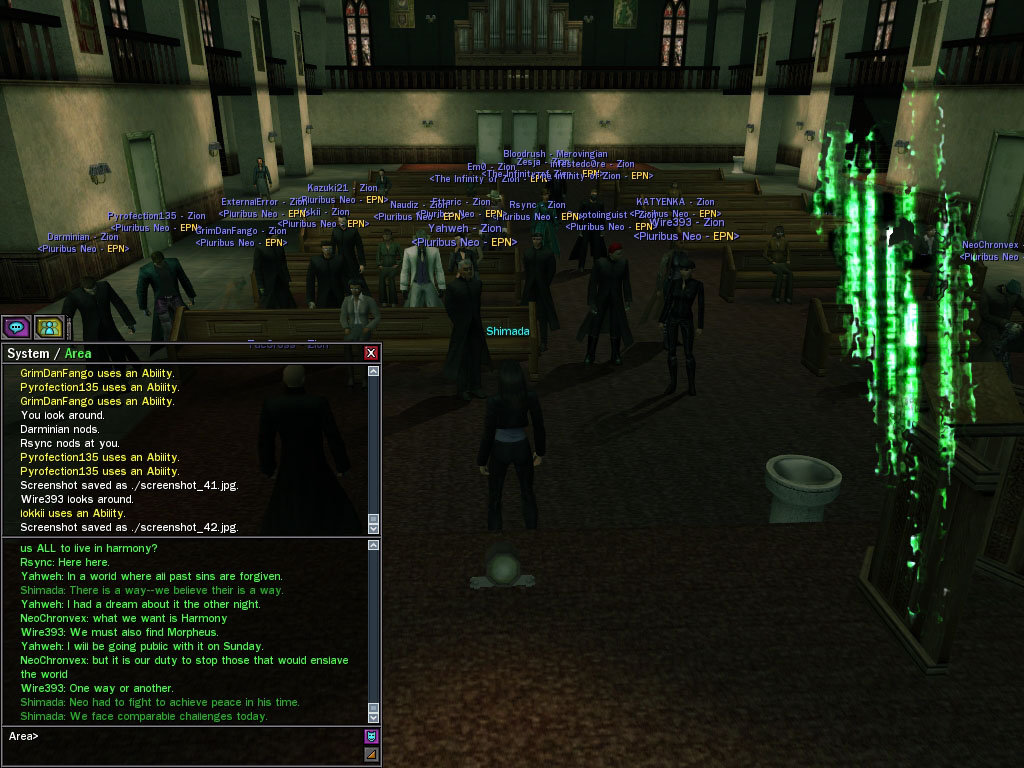1024x768 pixels.
Task: Click the area chat's scroll-down arrow
Action: point(374,717)
